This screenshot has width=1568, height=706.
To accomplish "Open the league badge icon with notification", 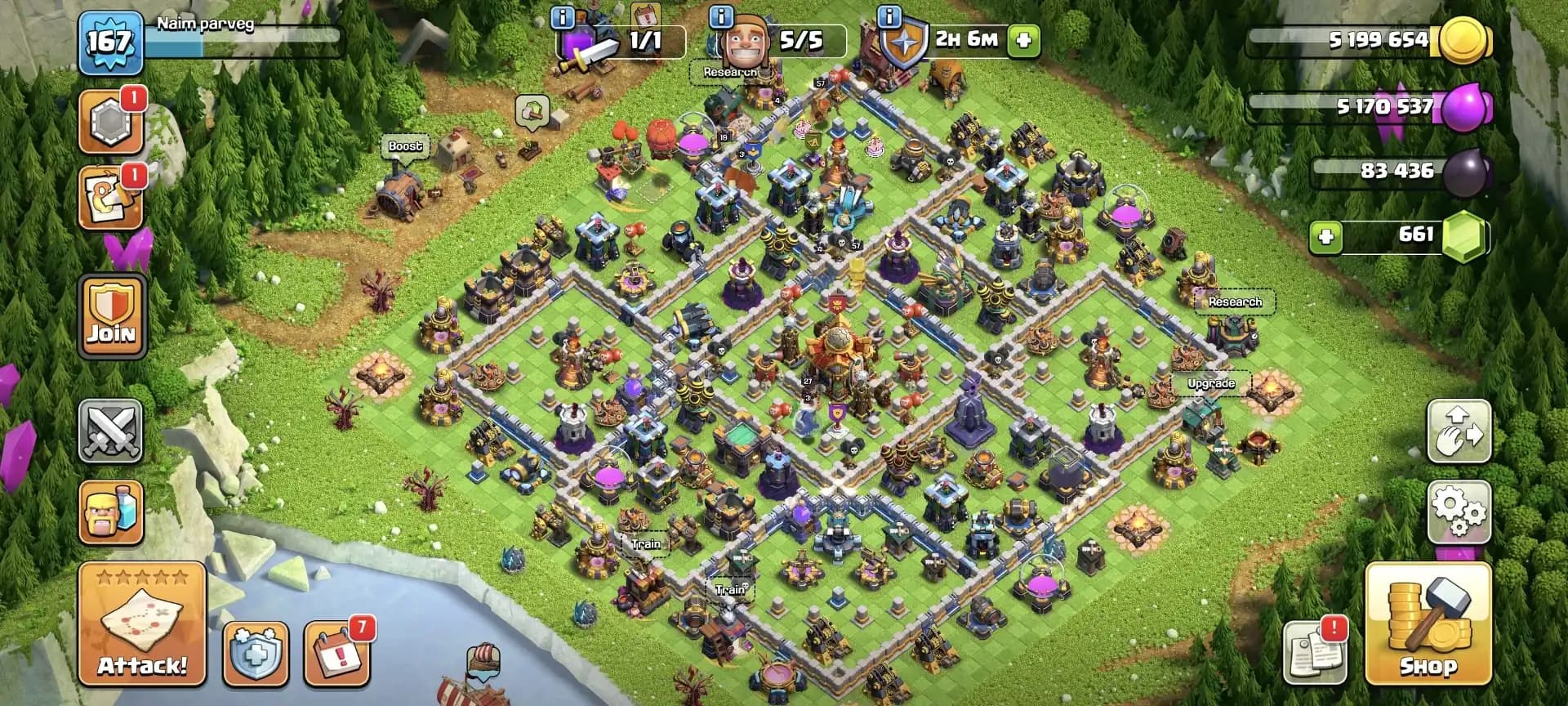I will point(111,119).
